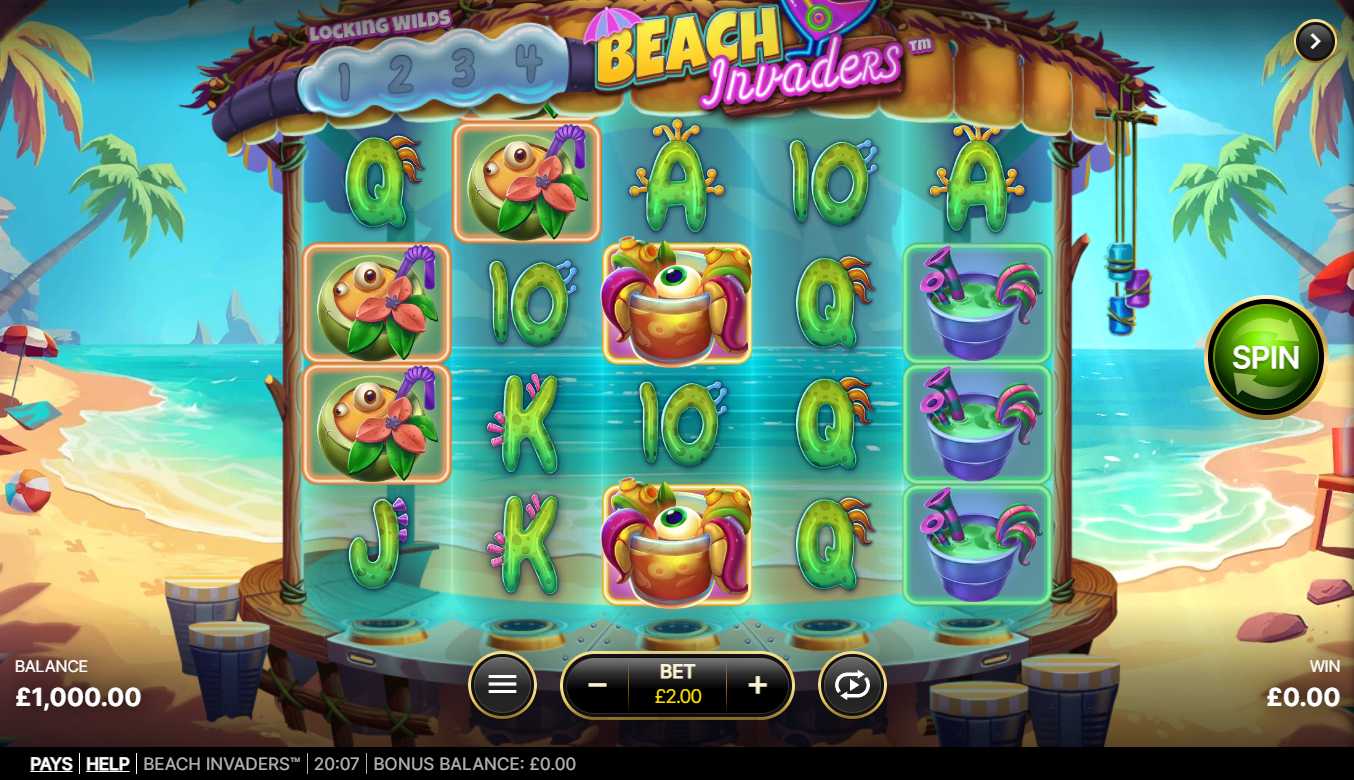The width and height of the screenshot is (1354, 780).
Task: Open the hamburger menu
Action: click(502, 685)
